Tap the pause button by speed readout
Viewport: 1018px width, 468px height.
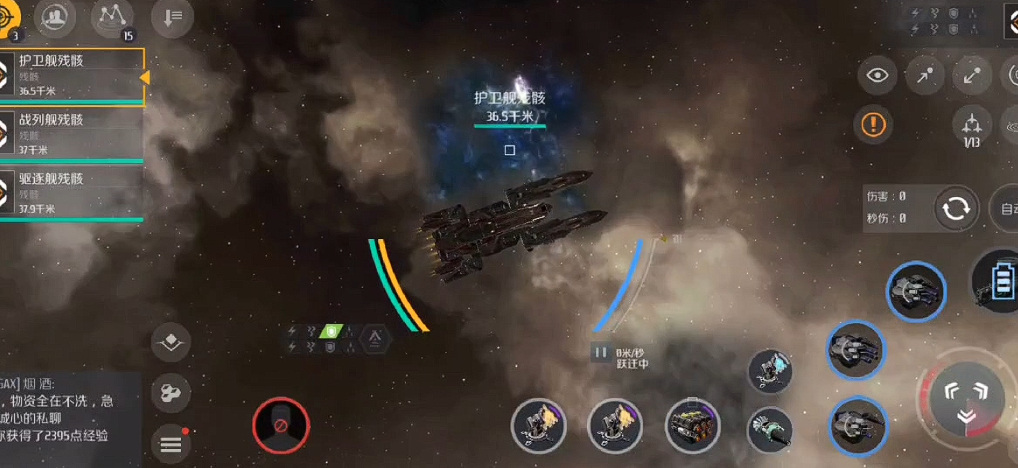click(x=601, y=352)
